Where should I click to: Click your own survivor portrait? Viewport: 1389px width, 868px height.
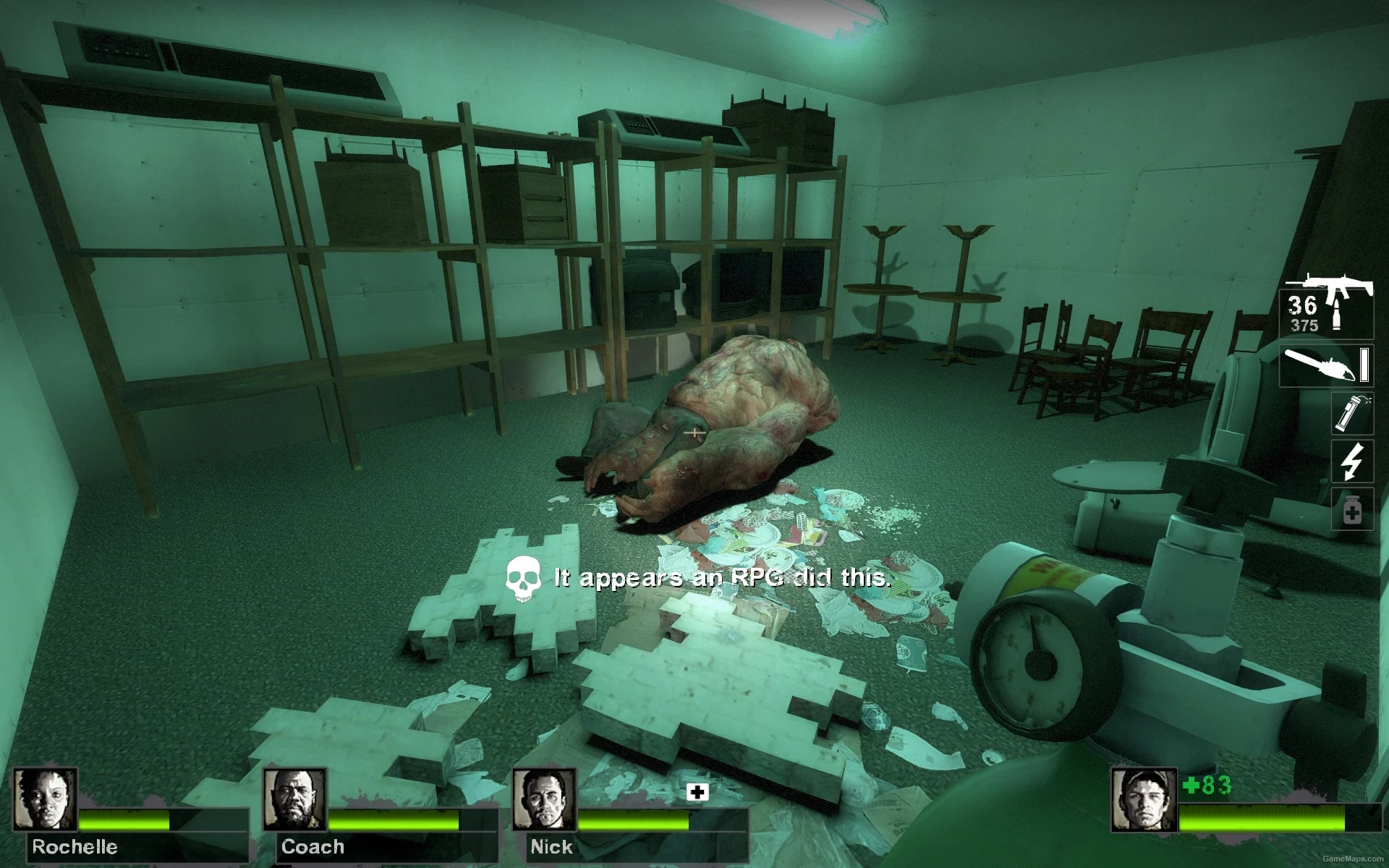pos(1143,800)
